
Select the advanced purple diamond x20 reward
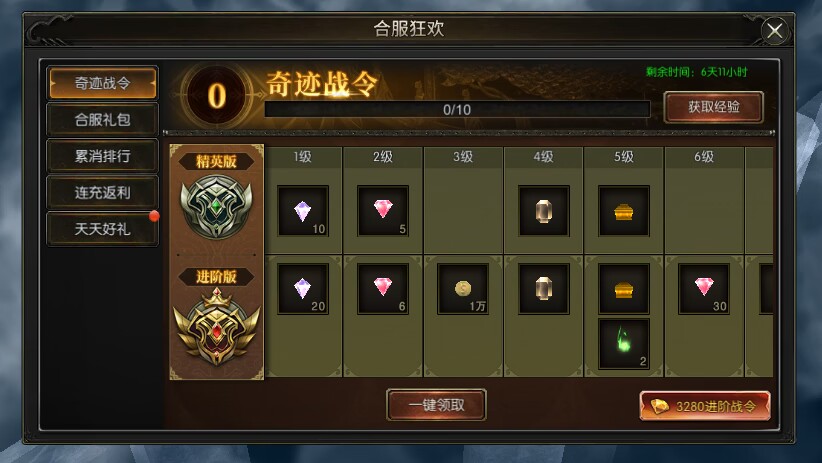302,288
